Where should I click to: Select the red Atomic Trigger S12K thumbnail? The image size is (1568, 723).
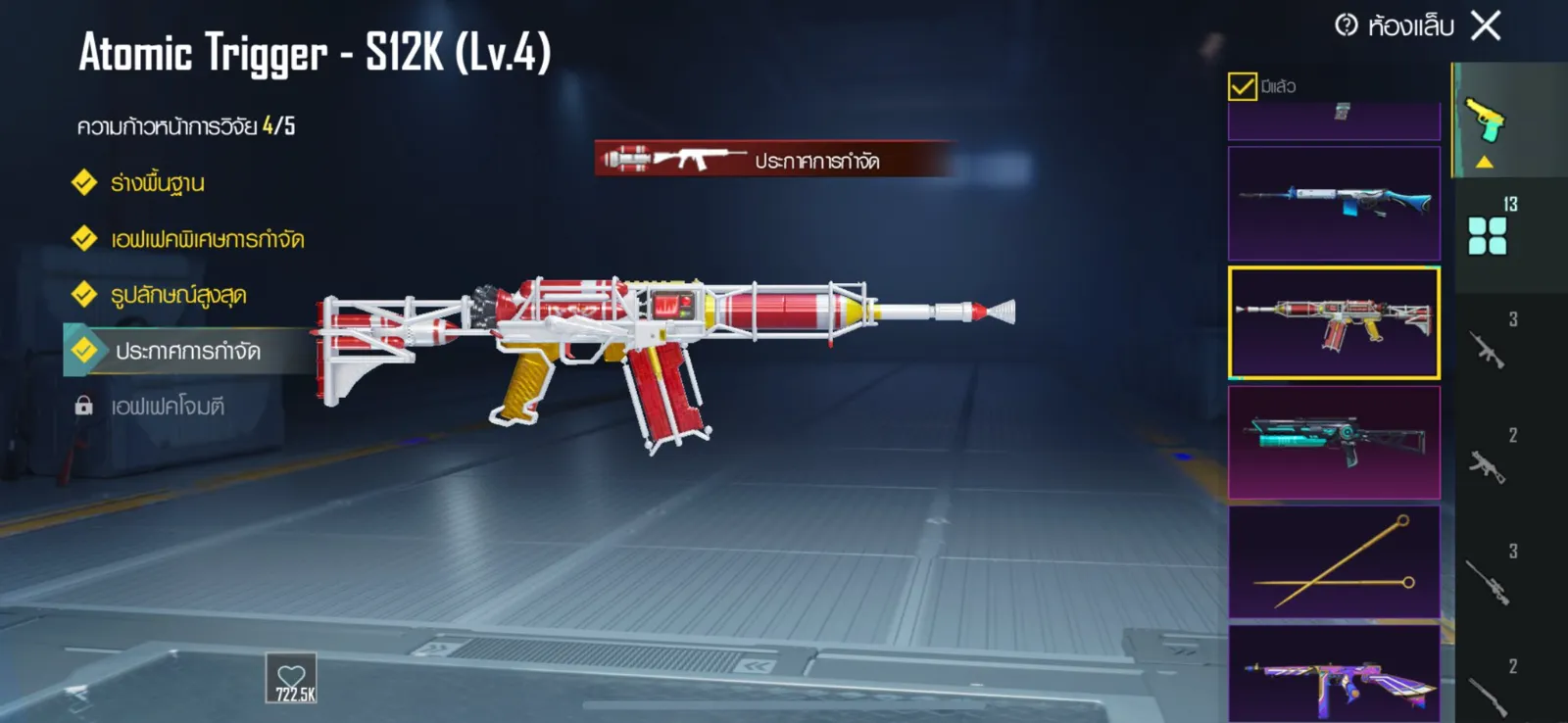(x=1334, y=322)
